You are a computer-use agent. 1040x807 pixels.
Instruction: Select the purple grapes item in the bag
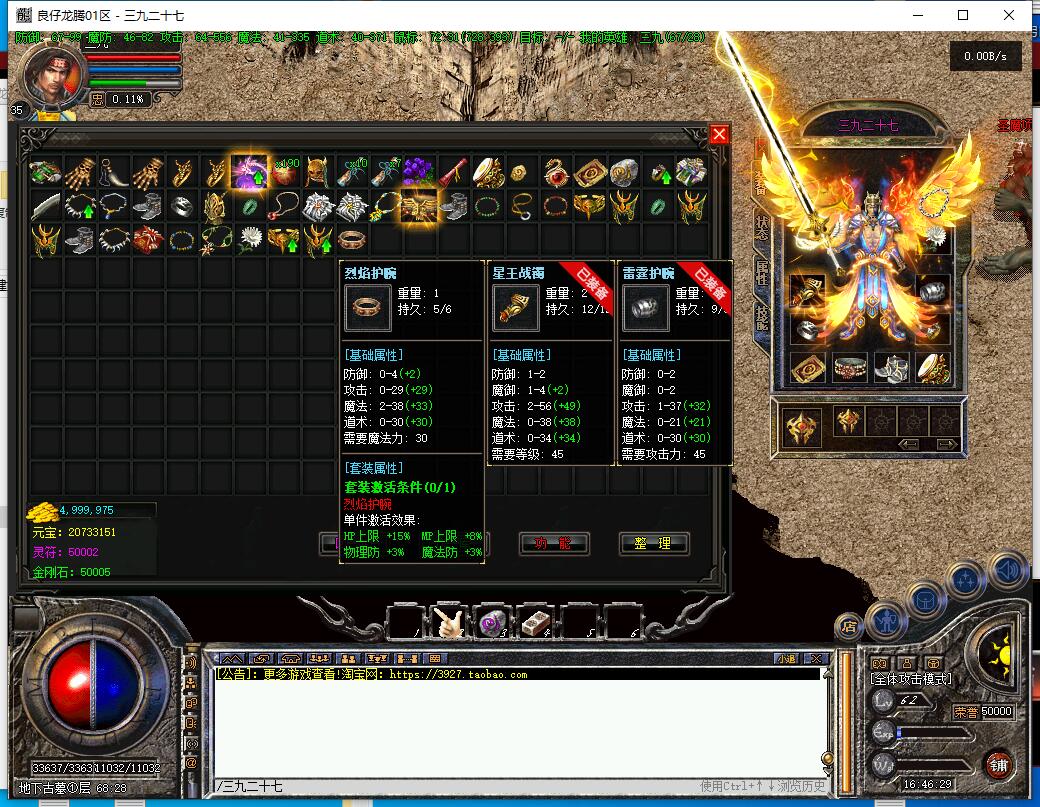point(420,172)
